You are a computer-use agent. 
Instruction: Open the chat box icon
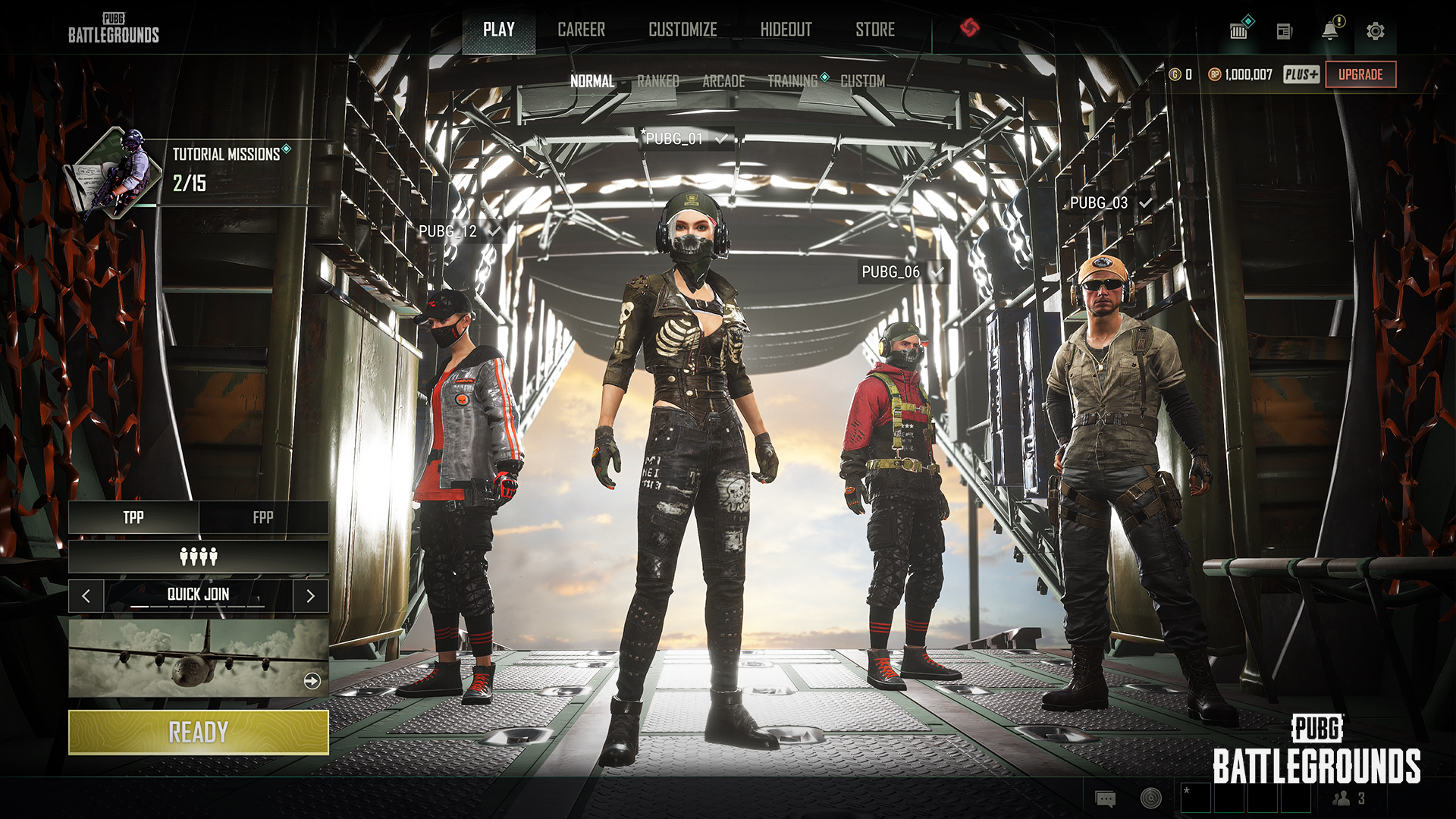point(1105,799)
